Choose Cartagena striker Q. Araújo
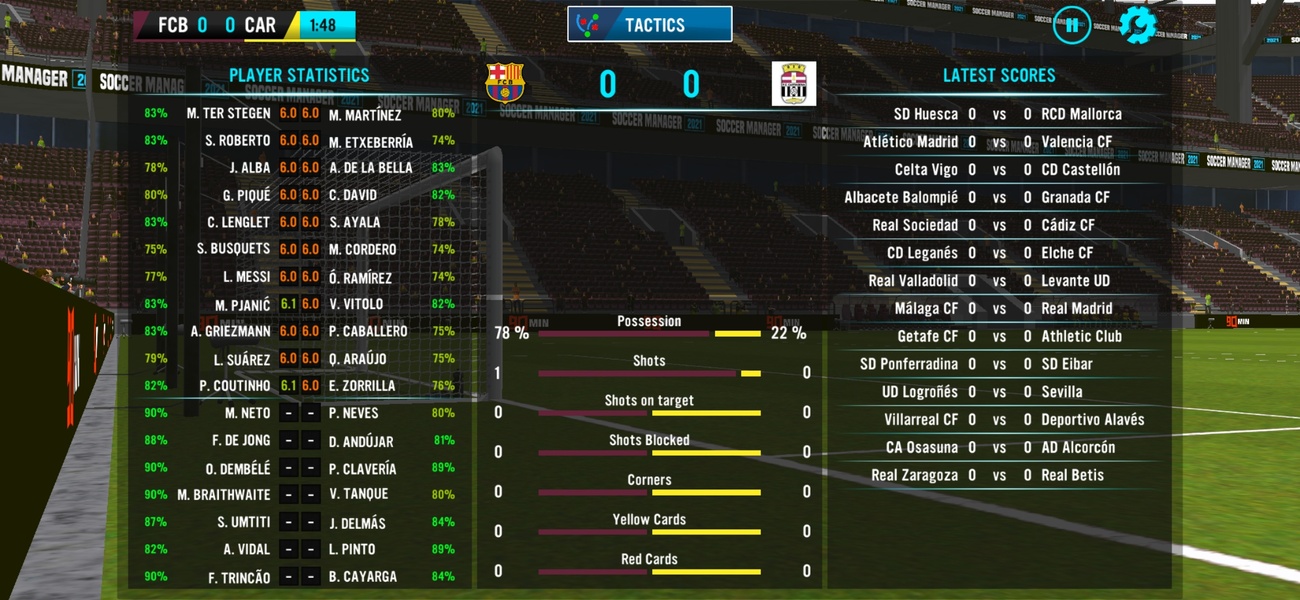This screenshot has height=600, width=1300. pos(357,359)
